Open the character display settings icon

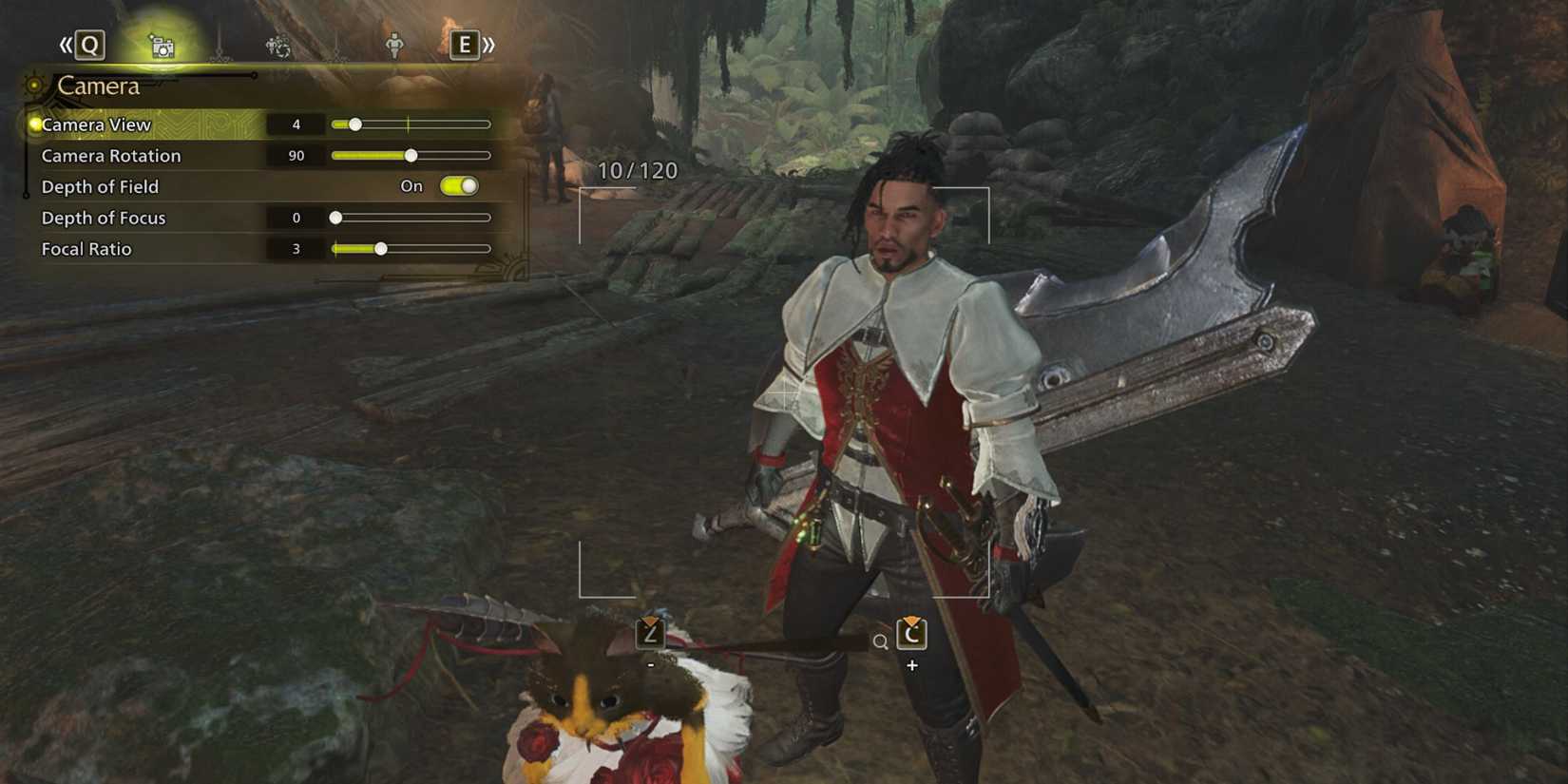[x=277, y=45]
